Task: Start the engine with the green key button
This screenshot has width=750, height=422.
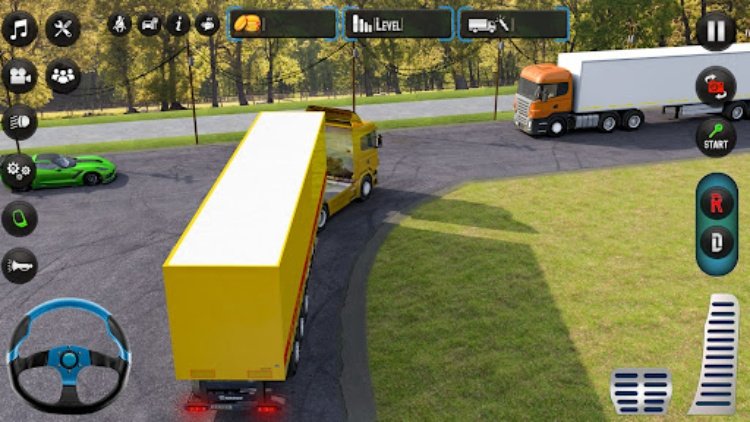Action: click(716, 136)
